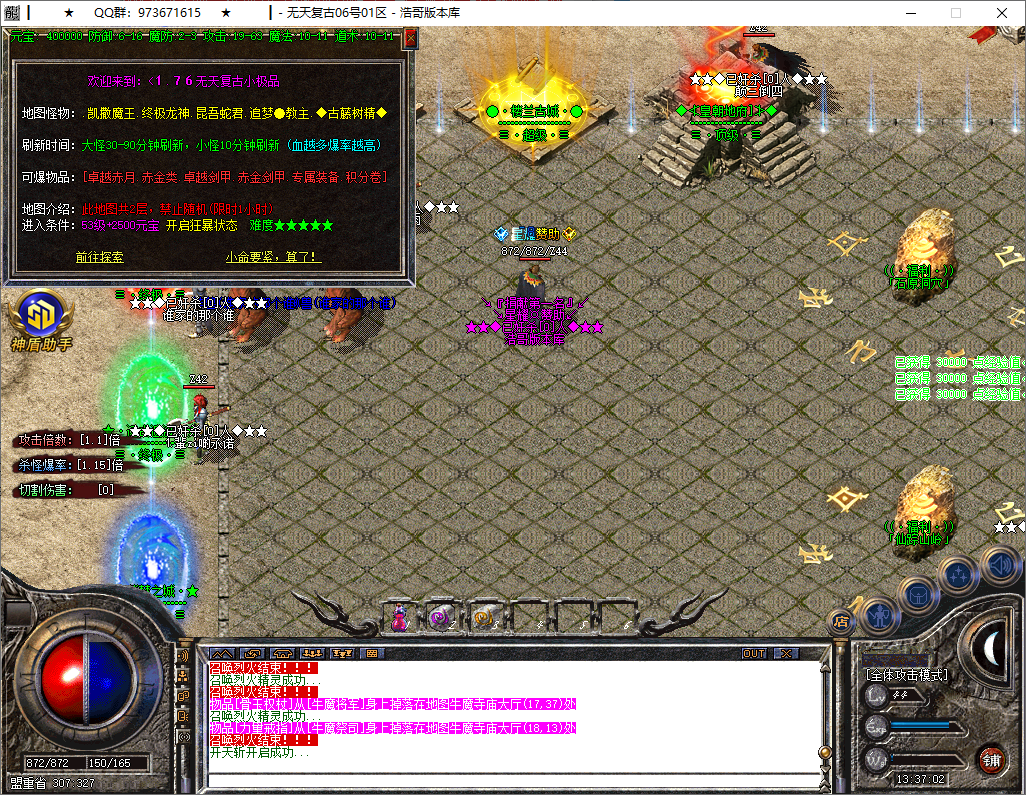Enable the 开启狂暴状态 option
This screenshot has width=1026, height=795.
[201, 226]
